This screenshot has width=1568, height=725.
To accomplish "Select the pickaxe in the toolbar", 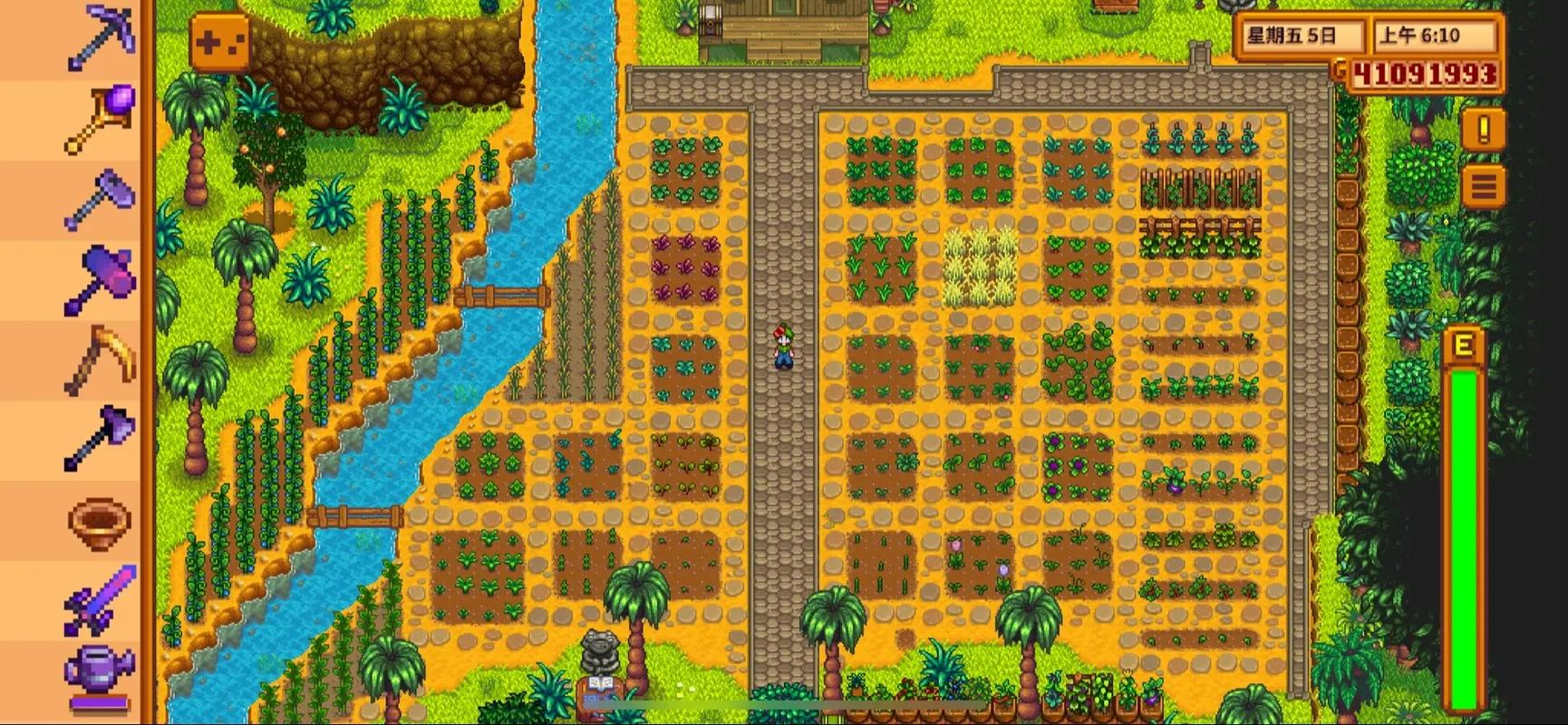I will pyautogui.click(x=100, y=38).
